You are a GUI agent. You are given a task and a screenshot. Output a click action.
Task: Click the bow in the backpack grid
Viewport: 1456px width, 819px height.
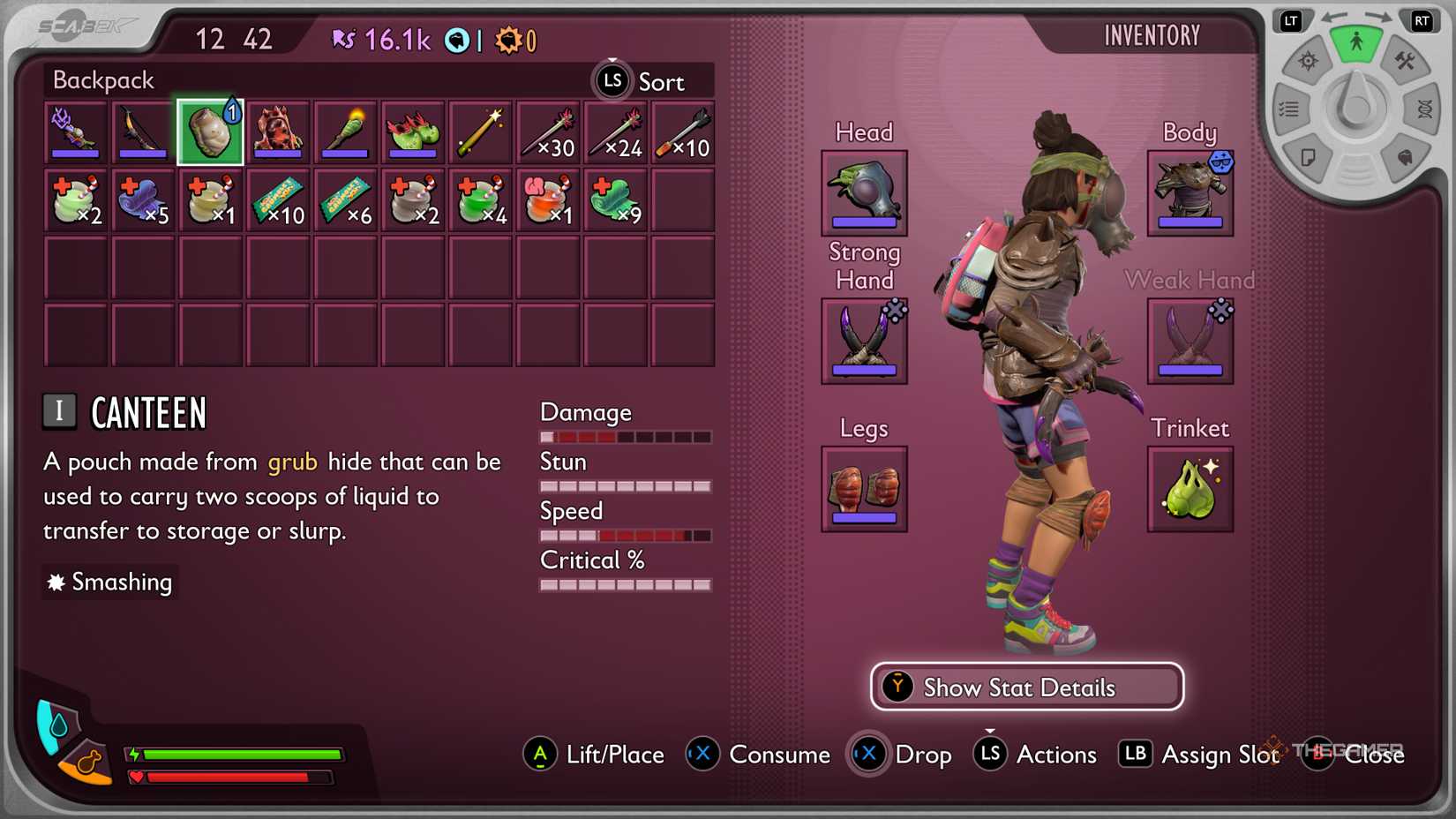coord(142,132)
